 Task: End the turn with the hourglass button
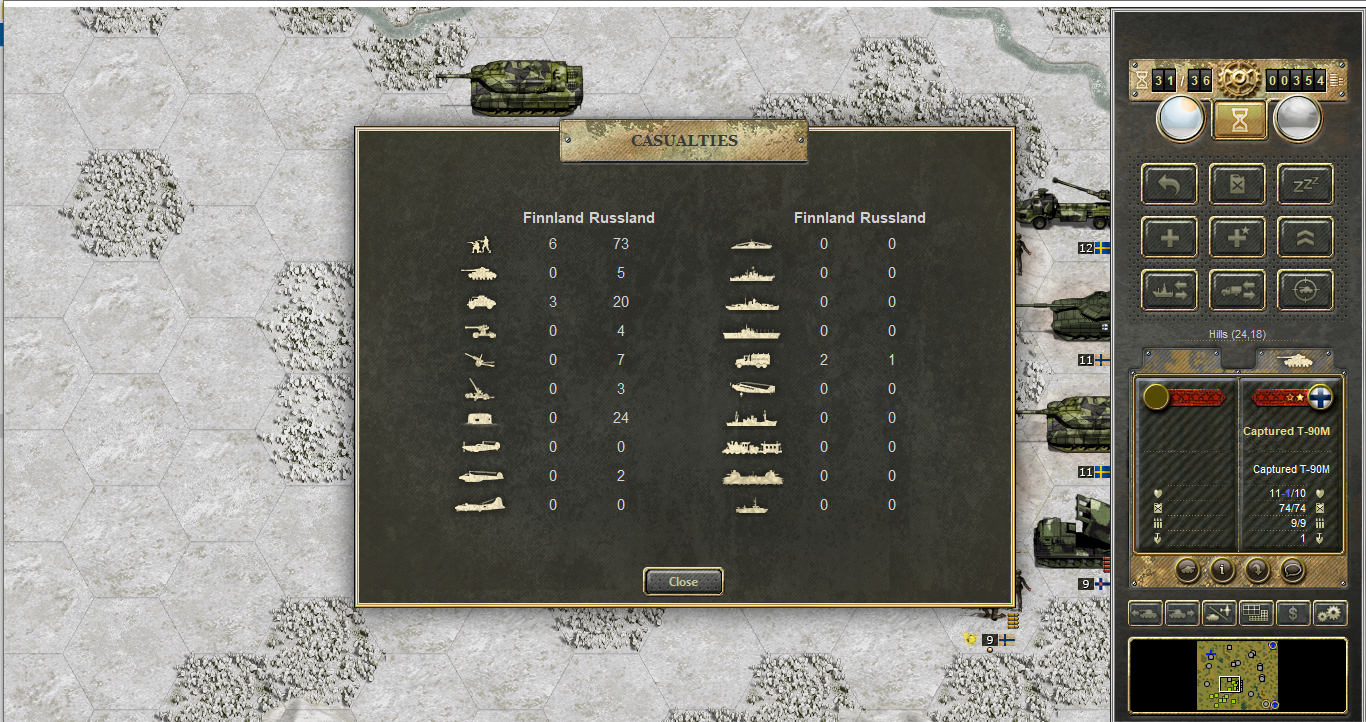pyautogui.click(x=1239, y=120)
